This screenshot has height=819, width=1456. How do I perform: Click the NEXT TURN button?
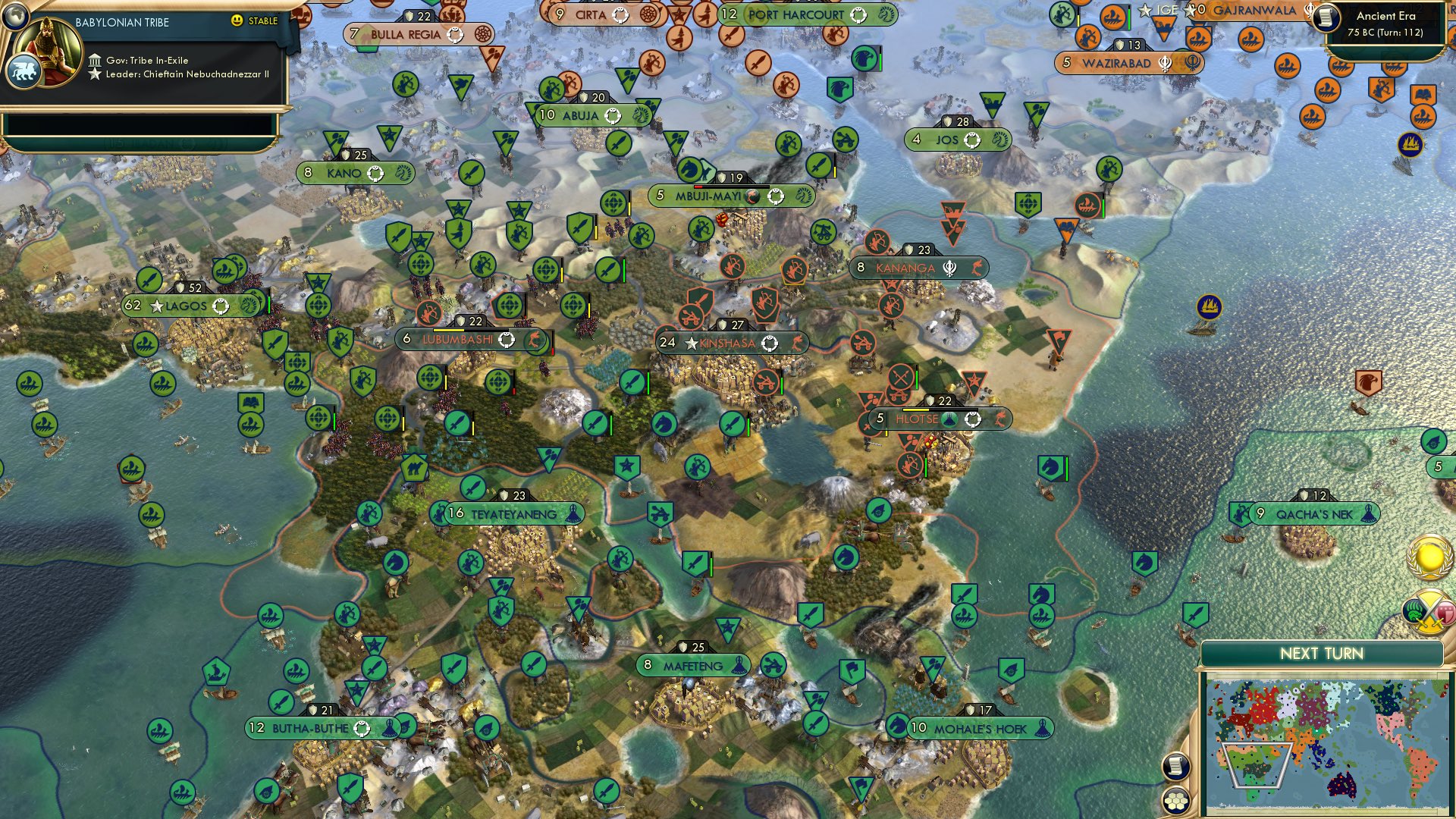tap(1323, 652)
